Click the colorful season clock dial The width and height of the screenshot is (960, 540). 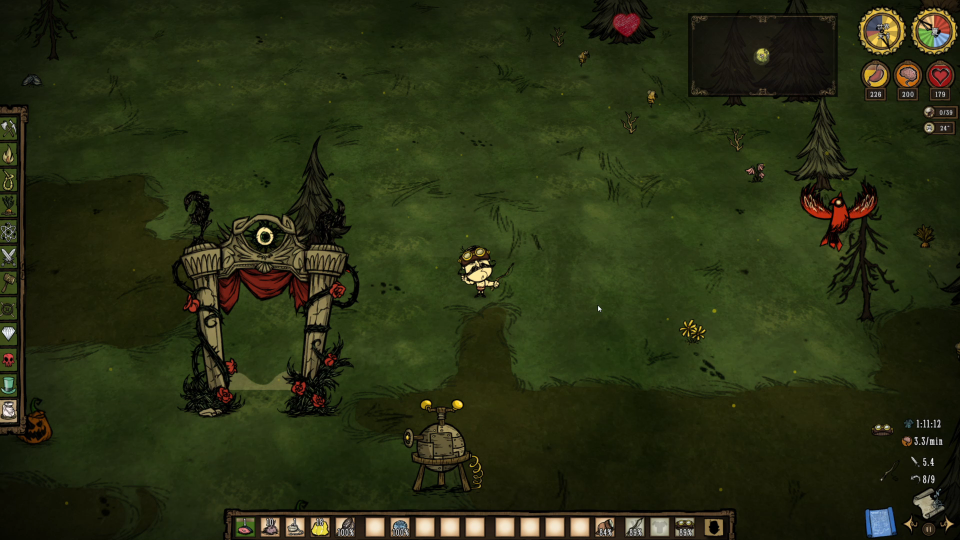coord(934,31)
